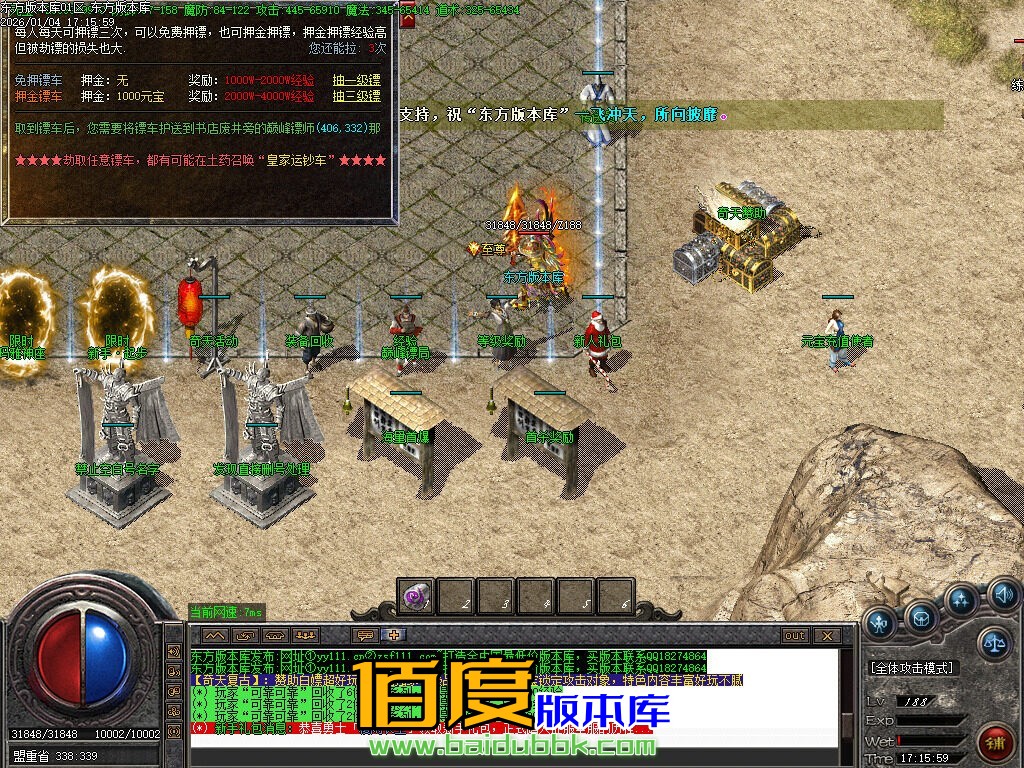Close the chat panel with the X button
Image resolution: width=1024 pixels, height=768 pixels.
point(827,635)
